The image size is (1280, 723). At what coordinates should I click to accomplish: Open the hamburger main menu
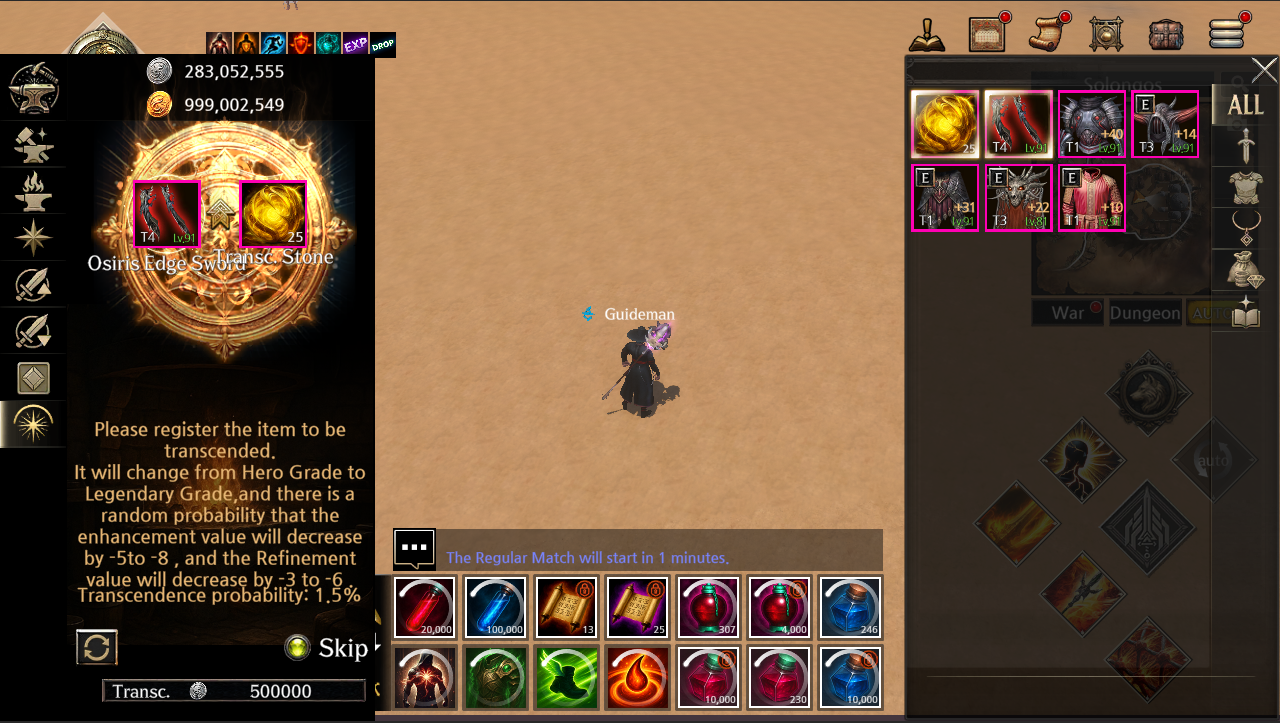(x=1226, y=34)
